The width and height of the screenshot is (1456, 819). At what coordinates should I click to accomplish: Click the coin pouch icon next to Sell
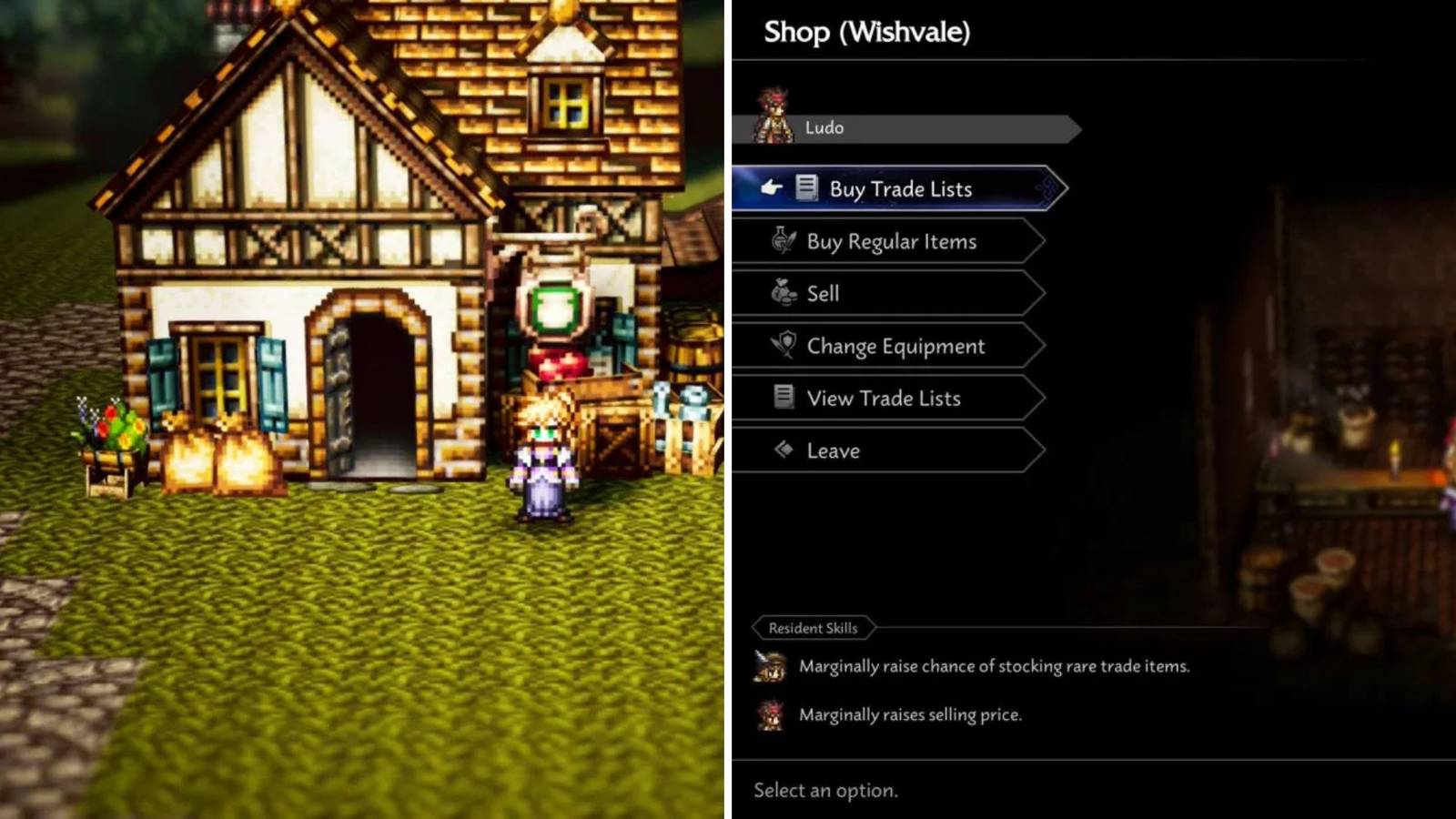pyautogui.click(x=781, y=292)
